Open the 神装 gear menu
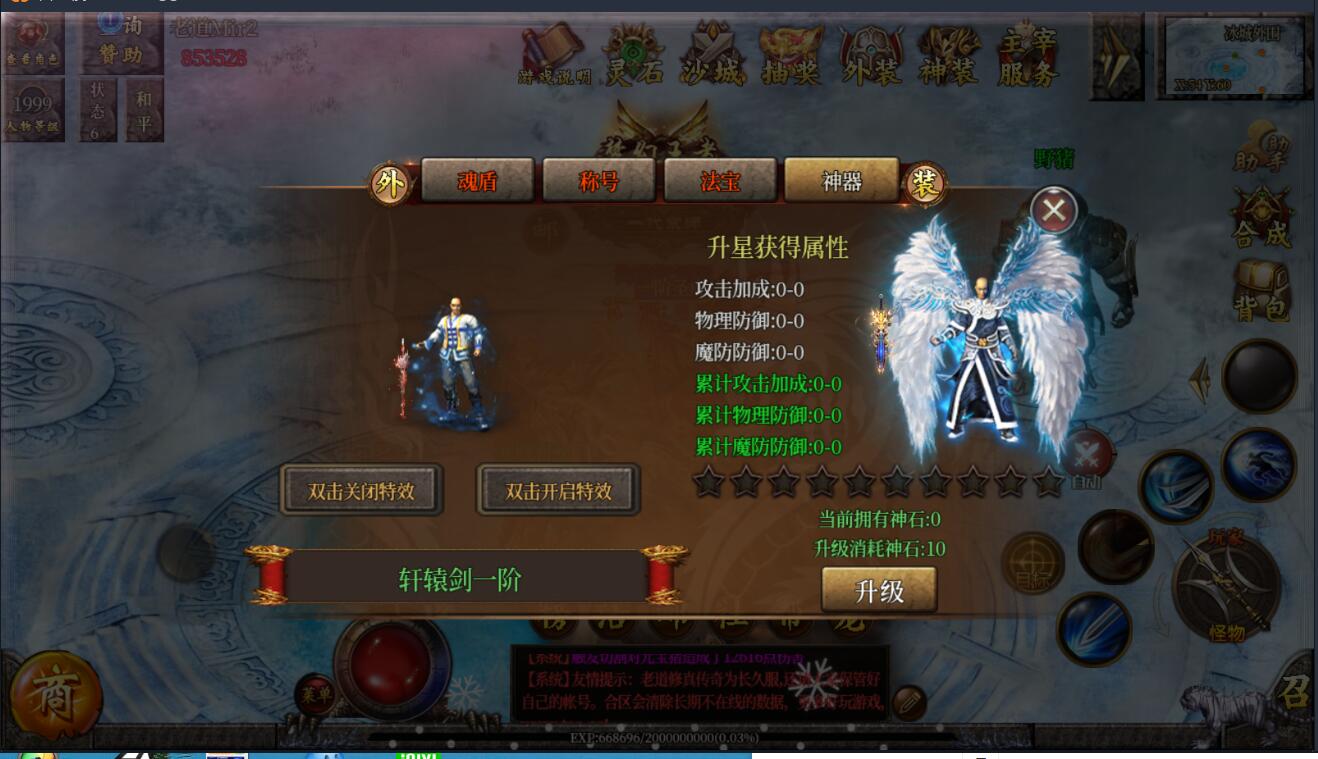The image size is (1318, 759). pos(948,57)
